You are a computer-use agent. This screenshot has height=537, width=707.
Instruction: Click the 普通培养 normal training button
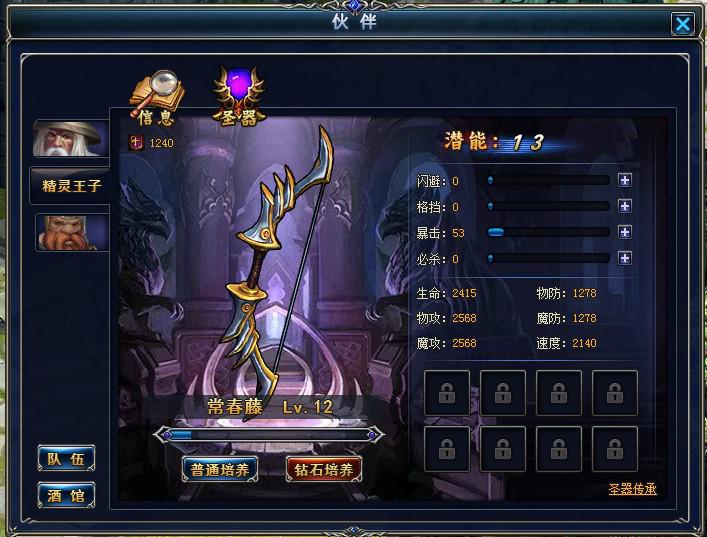coord(222,468)
